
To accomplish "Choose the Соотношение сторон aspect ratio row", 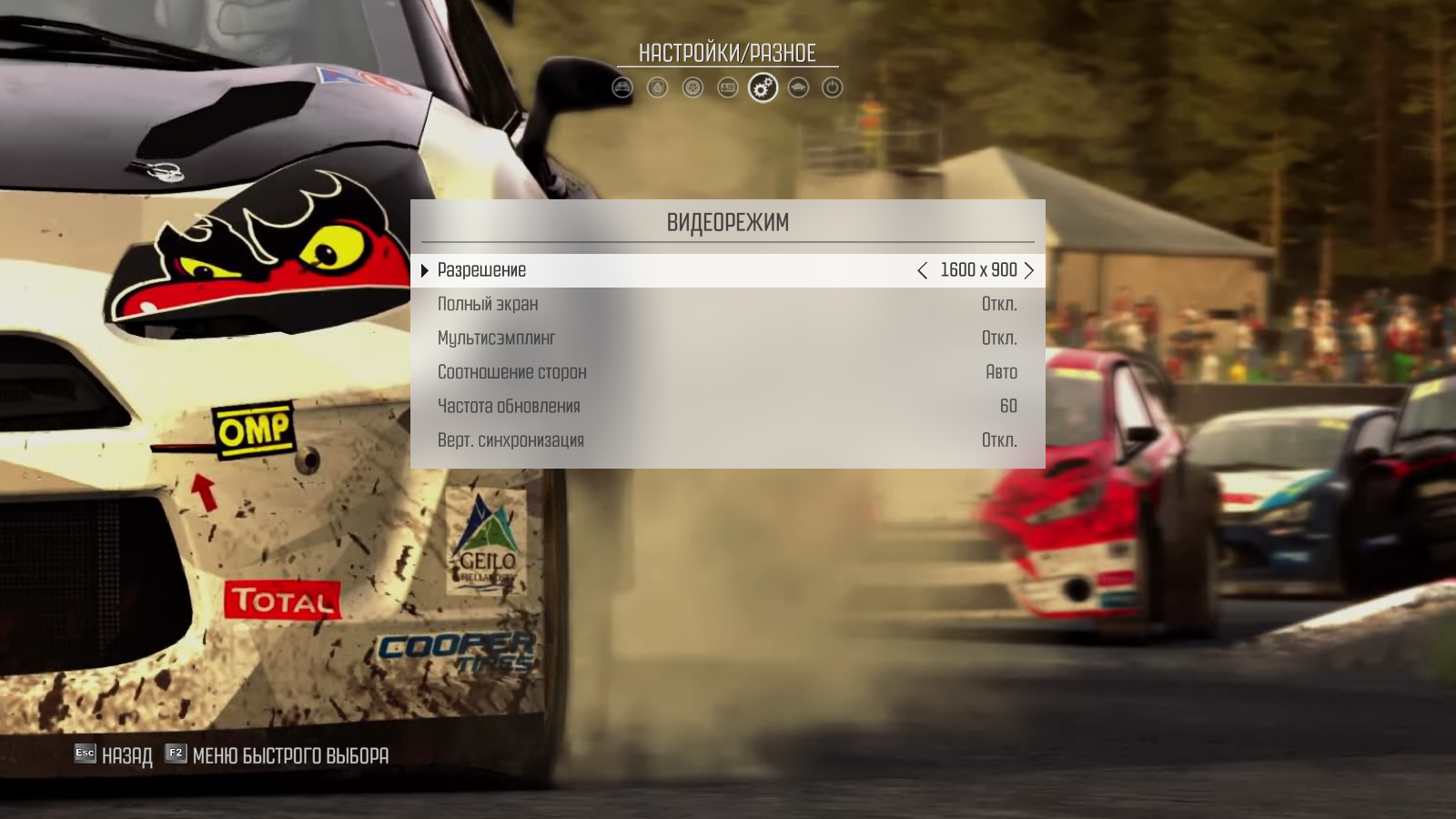I will pos(727,372).
